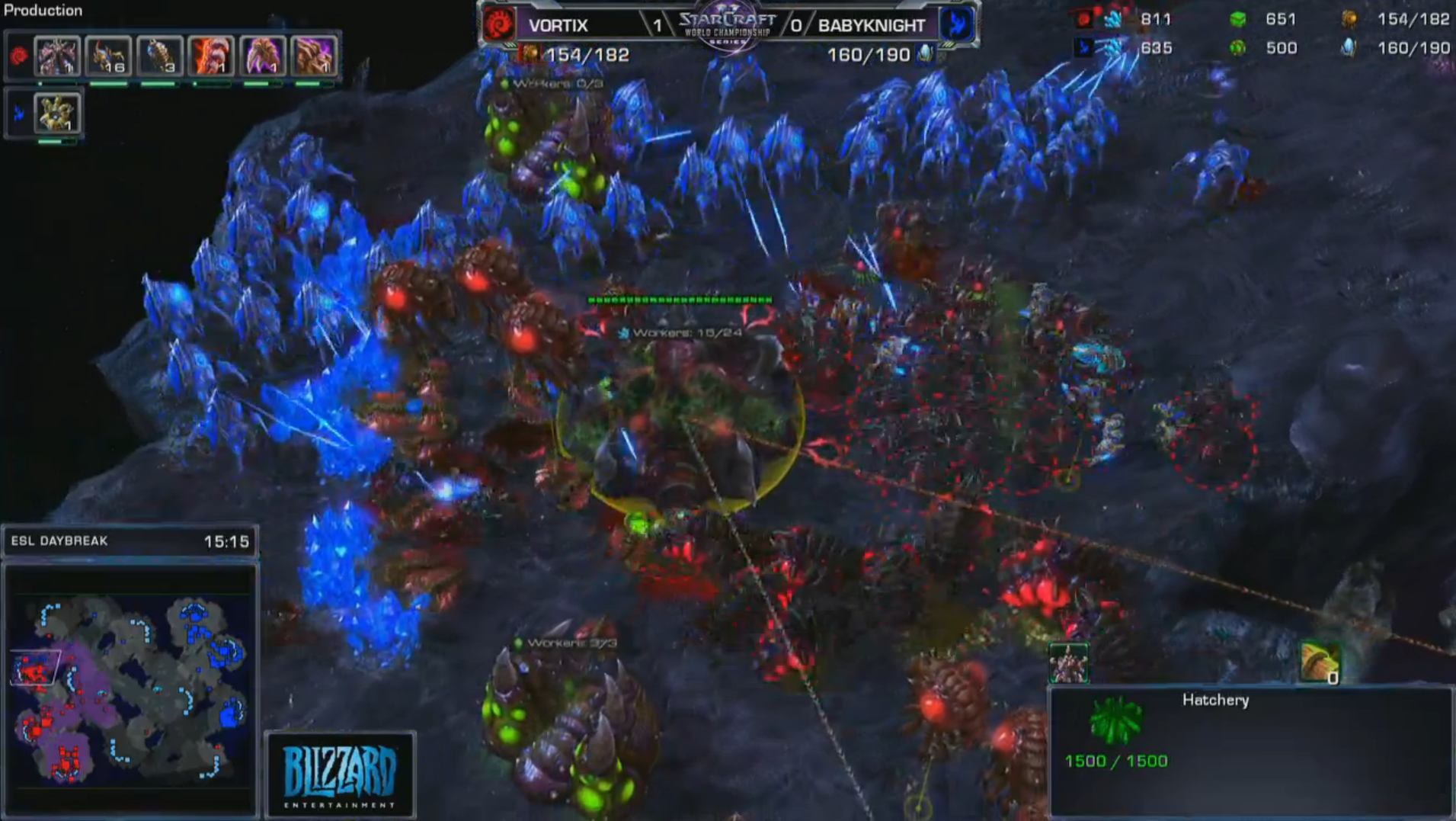Click the first Zerg structure production icon
This screenshot has height=821, width=1456.
[x=57, y=56]
